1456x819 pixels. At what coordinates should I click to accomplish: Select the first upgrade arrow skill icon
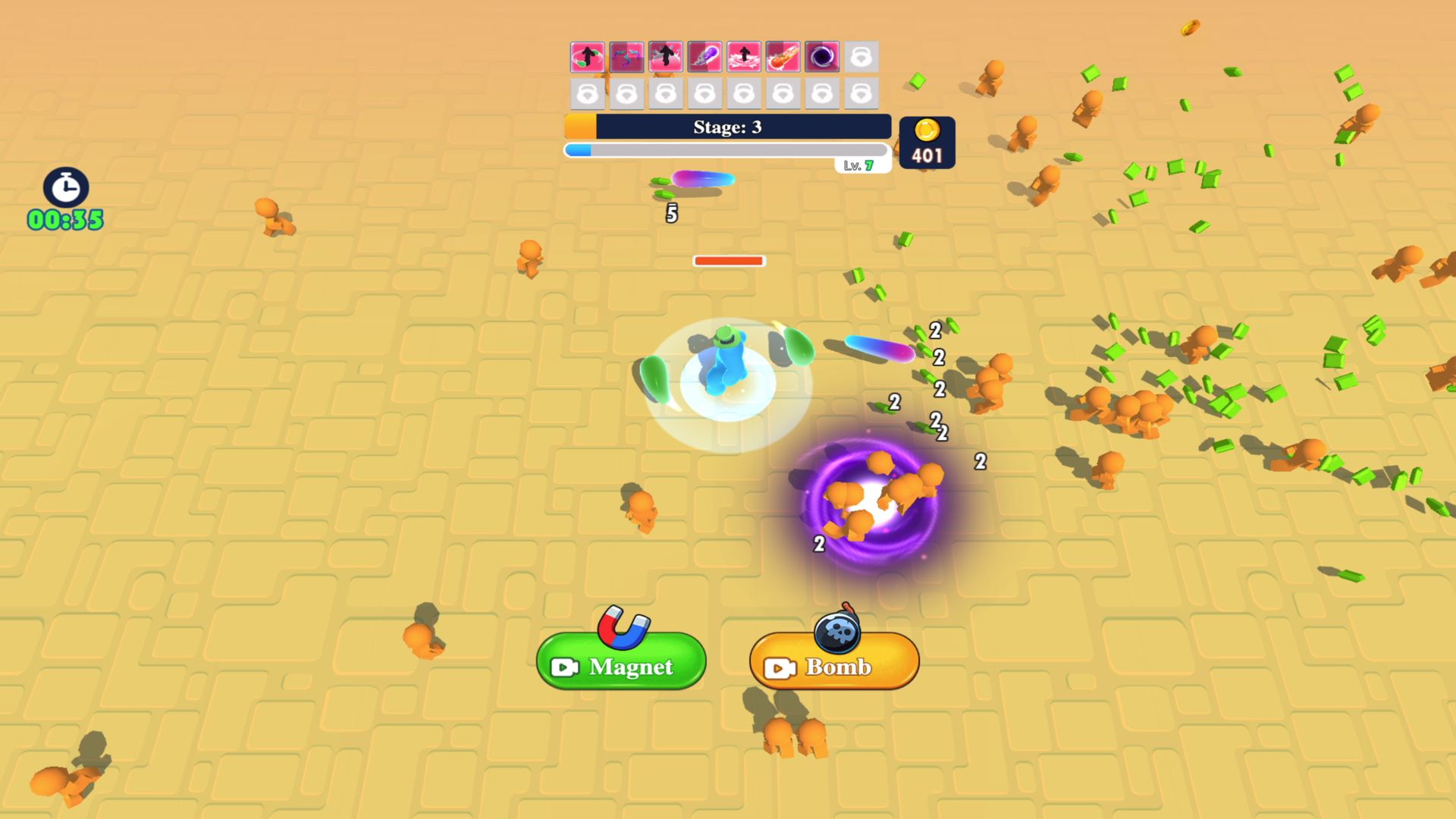coord(588,55)
